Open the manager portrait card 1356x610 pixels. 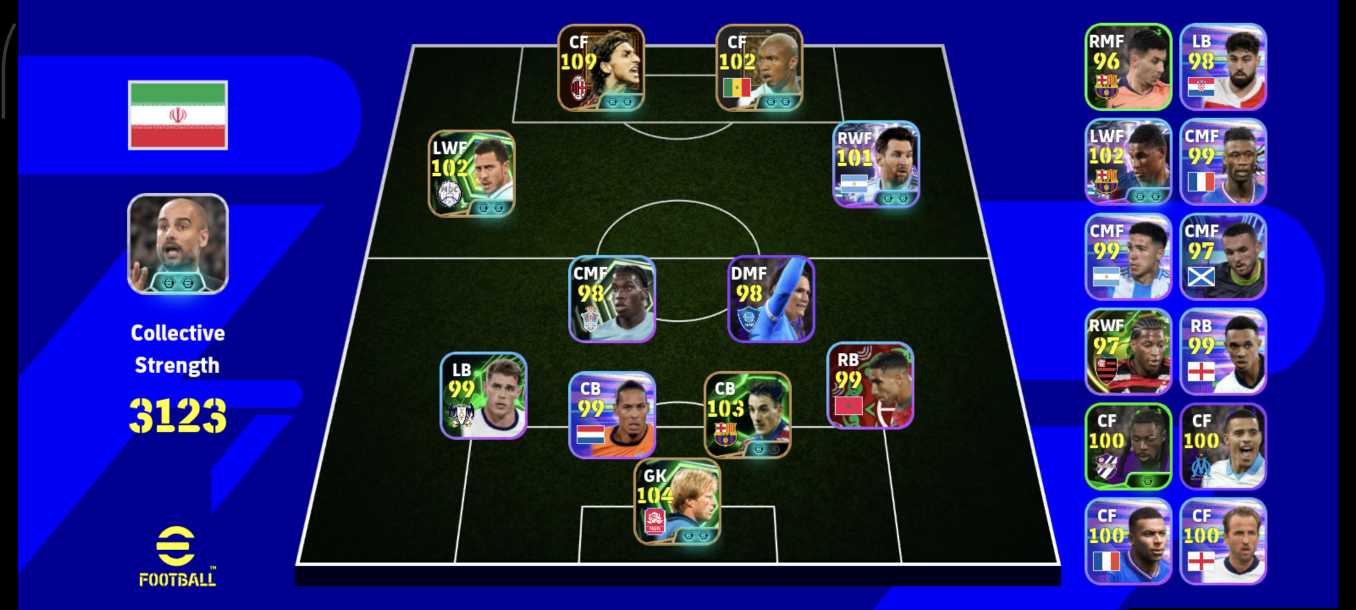tap(178, 244)
